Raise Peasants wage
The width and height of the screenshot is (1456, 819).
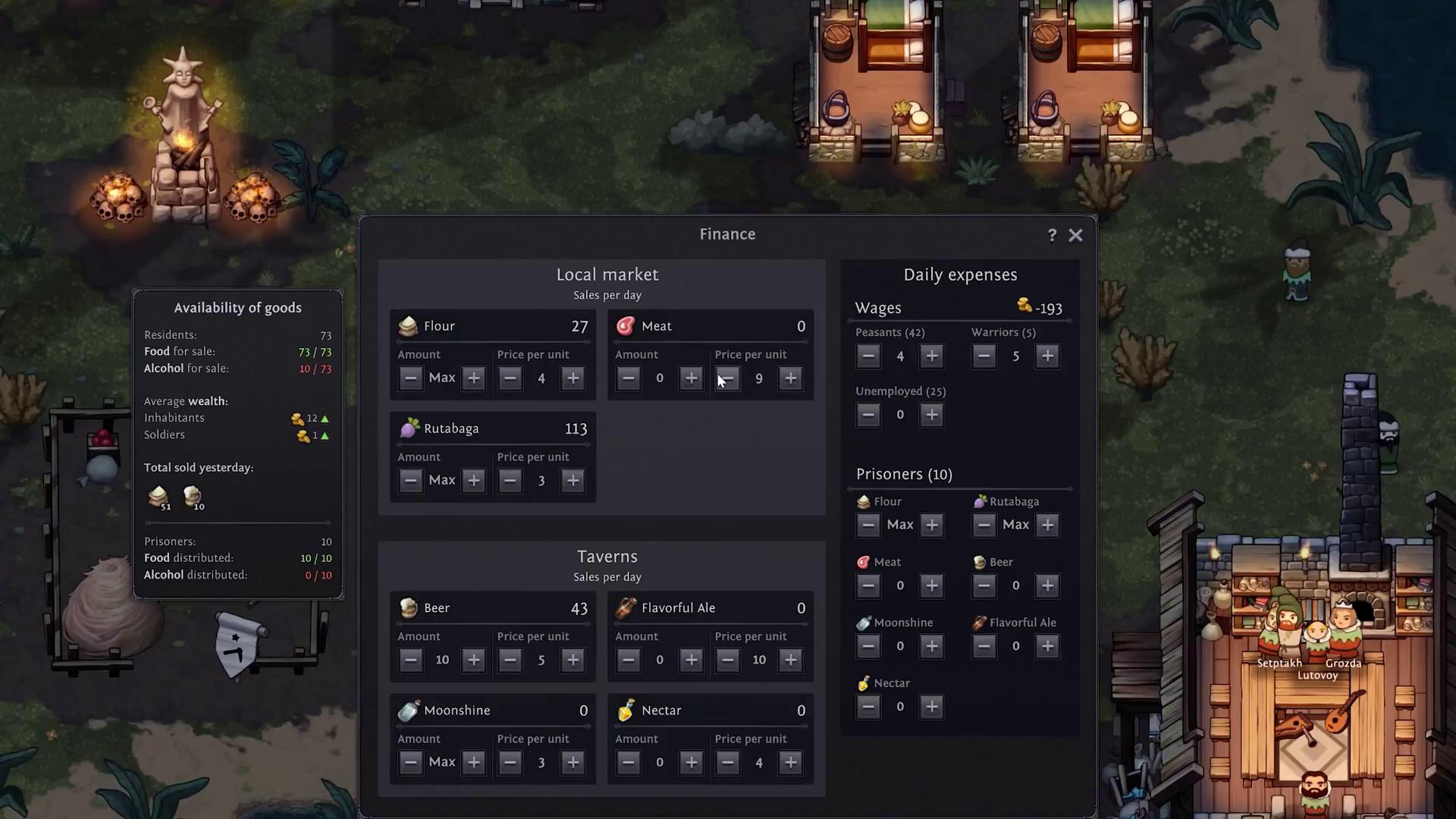931,356
